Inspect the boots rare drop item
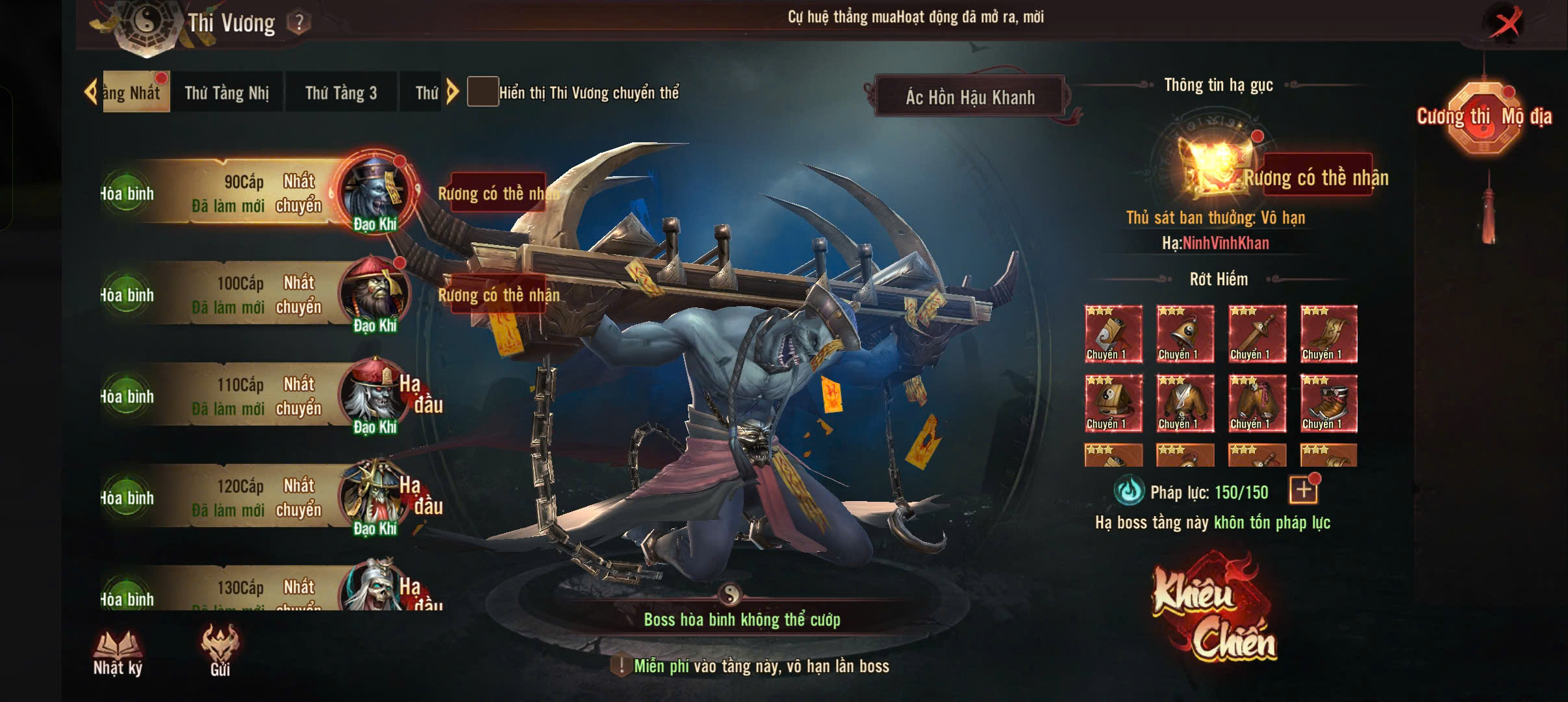Image resolution: width=1568 pixels, height=702 pixels. pos(1329,404)
